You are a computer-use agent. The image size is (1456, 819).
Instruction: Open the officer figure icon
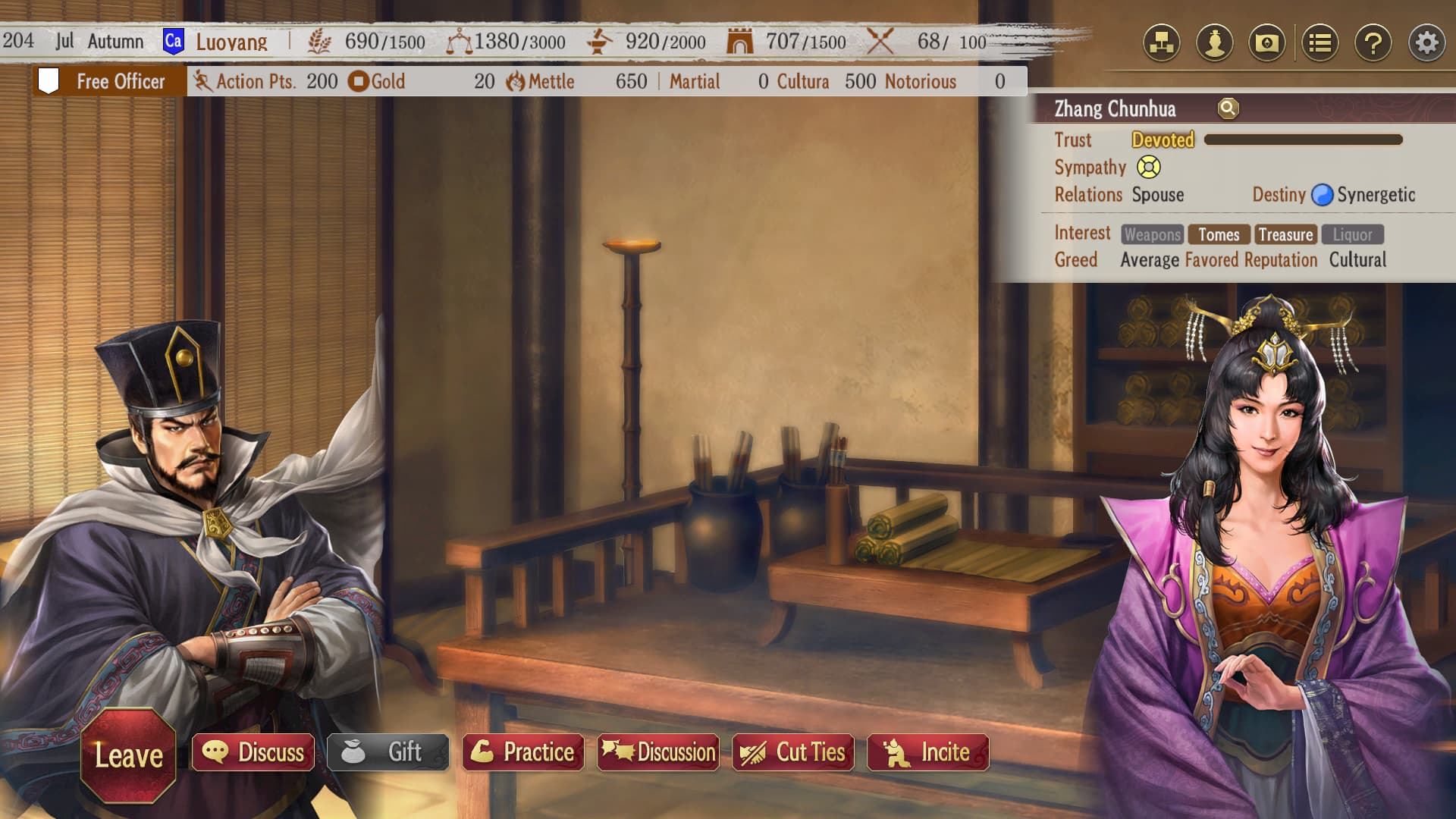(x=1215, y=42)
